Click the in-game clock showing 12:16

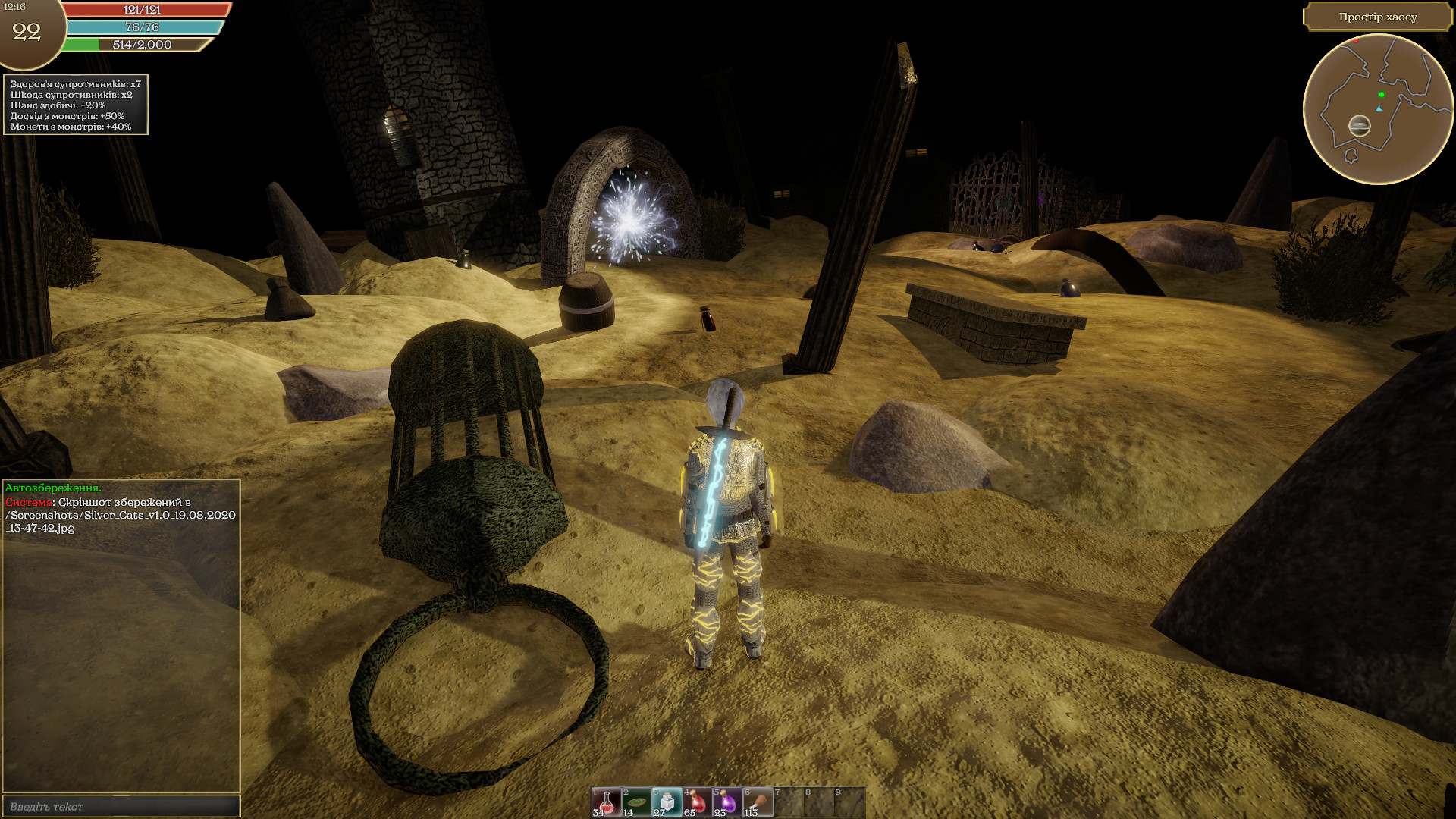point(17,10)
